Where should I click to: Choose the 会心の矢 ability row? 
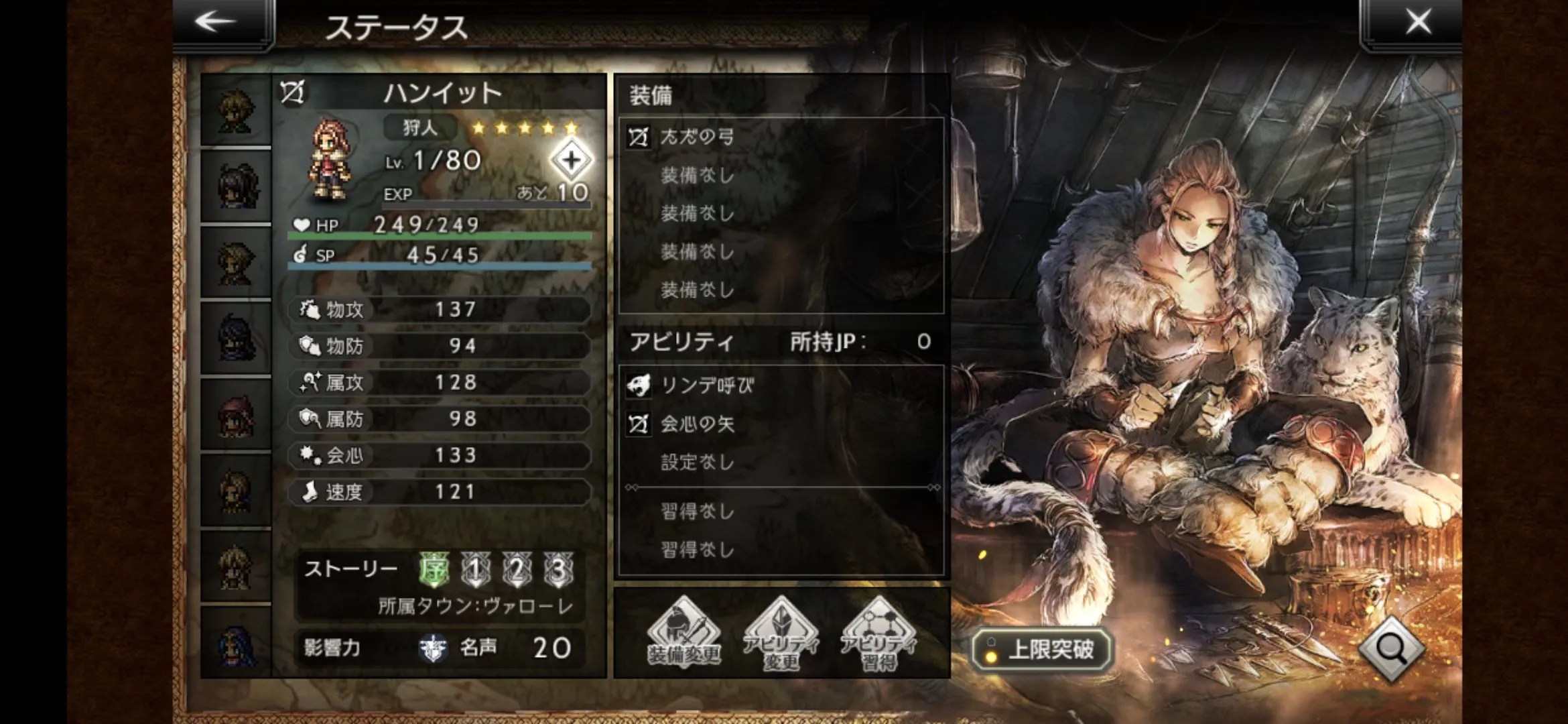(781, 424)
